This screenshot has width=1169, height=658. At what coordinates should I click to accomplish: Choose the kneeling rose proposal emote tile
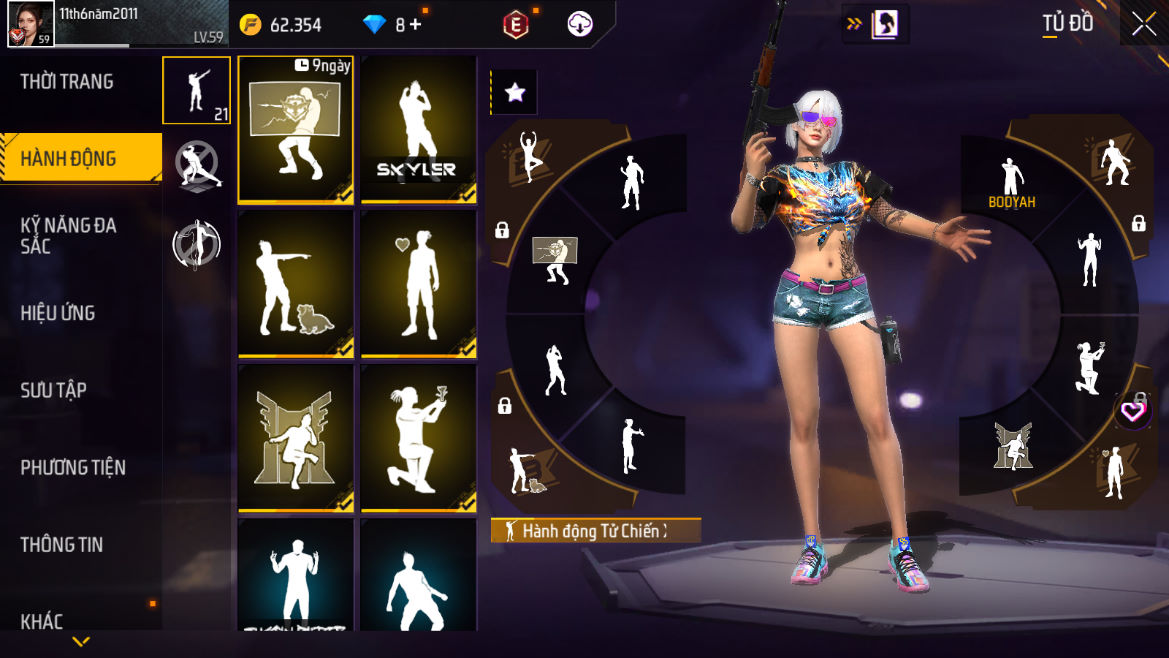(418, 438)
